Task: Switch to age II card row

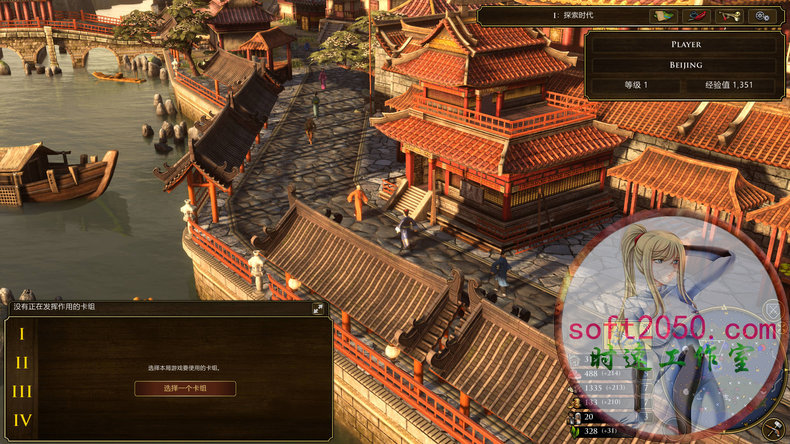Action: pos(22,363)
